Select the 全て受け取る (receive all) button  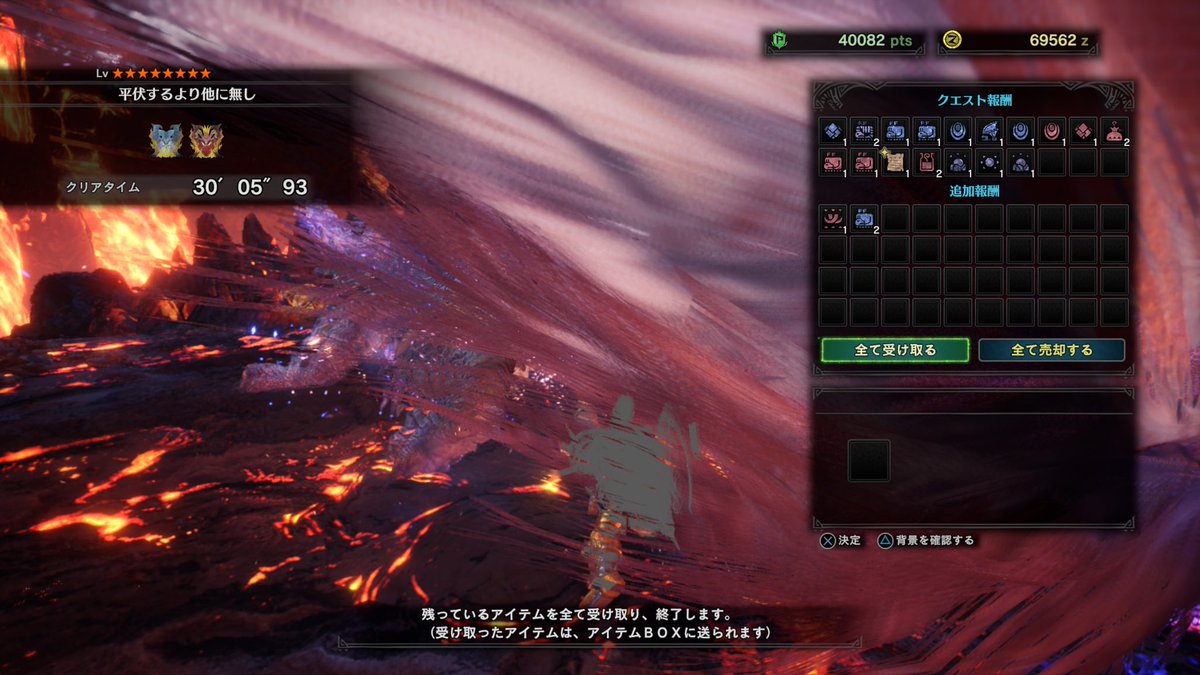click(x=895, y=350)
